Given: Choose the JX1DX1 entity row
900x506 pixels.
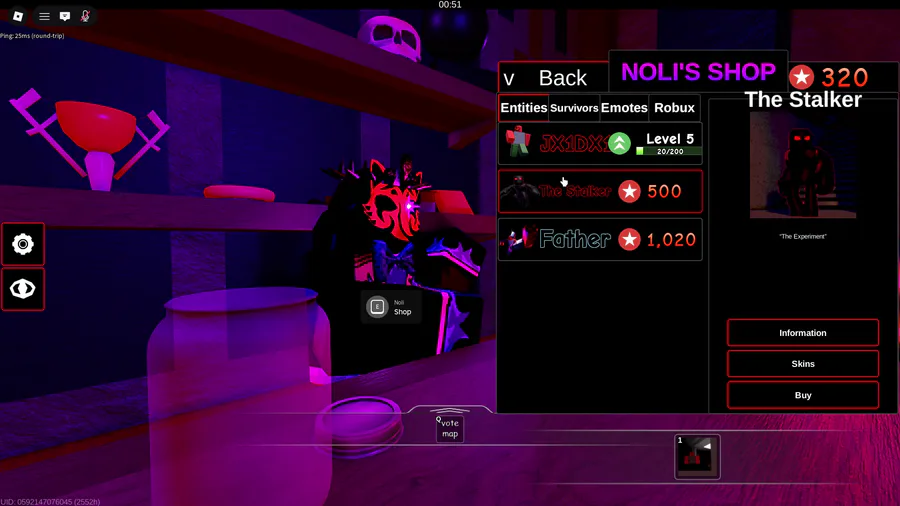Looking at the screenshot, I should pyautogui.click(x=600, y=143).
